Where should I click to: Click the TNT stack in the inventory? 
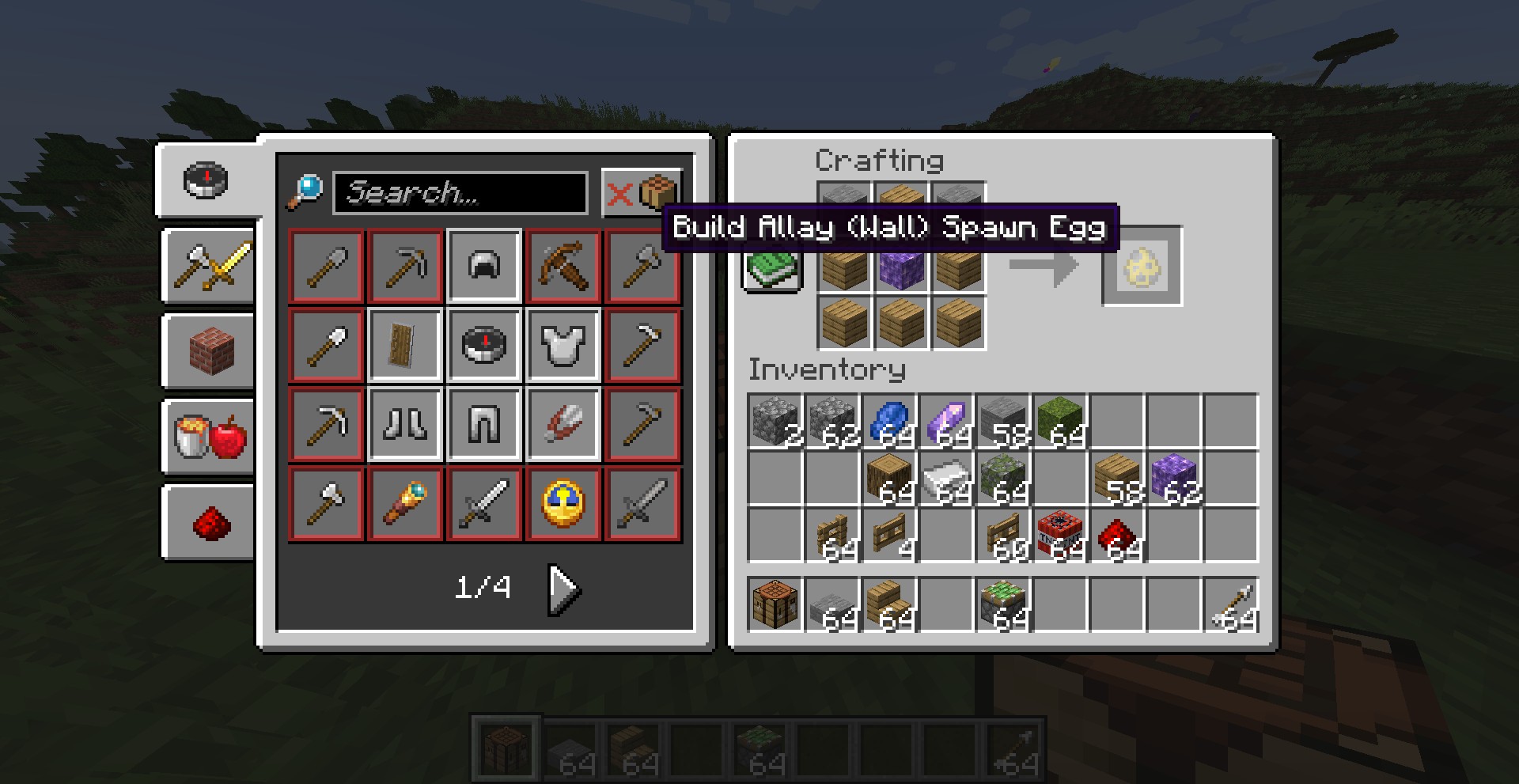pos(1060,536)
